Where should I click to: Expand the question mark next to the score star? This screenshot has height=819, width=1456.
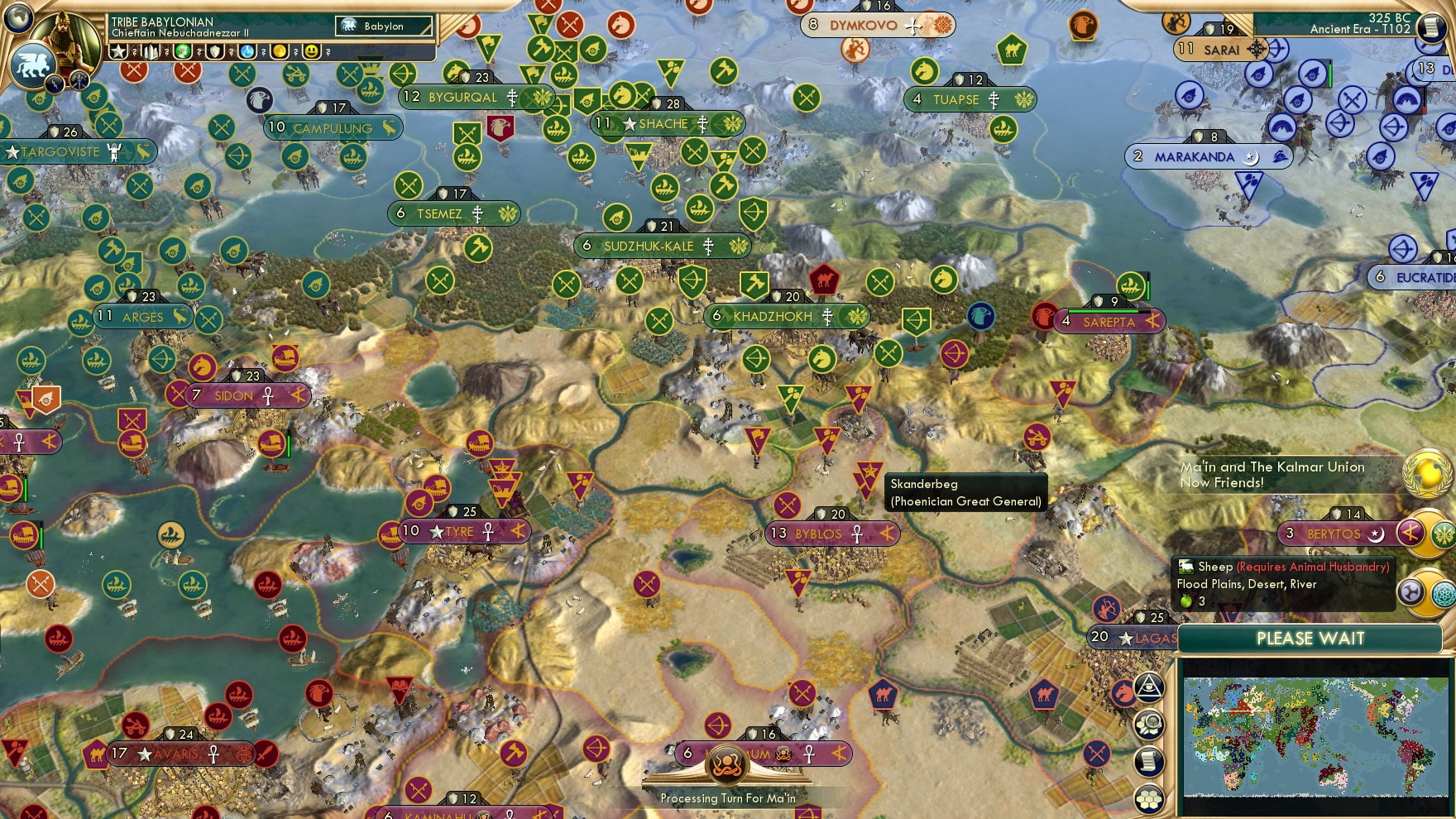135,51
